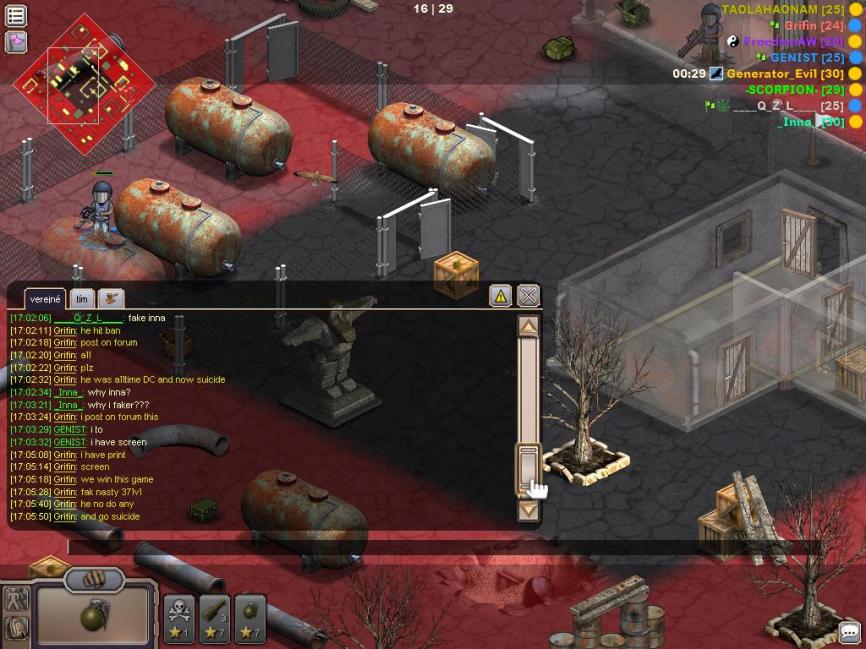
Task: Open the menu list icon top-left
Action: click(x=16, y=16)
